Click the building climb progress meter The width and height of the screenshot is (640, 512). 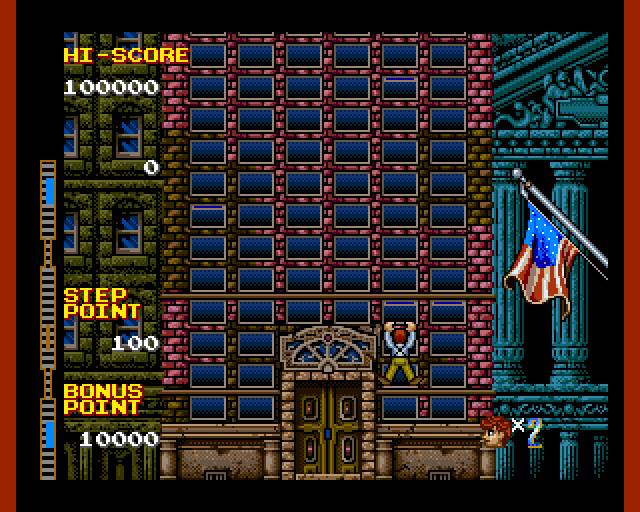(x=47, y=318)
